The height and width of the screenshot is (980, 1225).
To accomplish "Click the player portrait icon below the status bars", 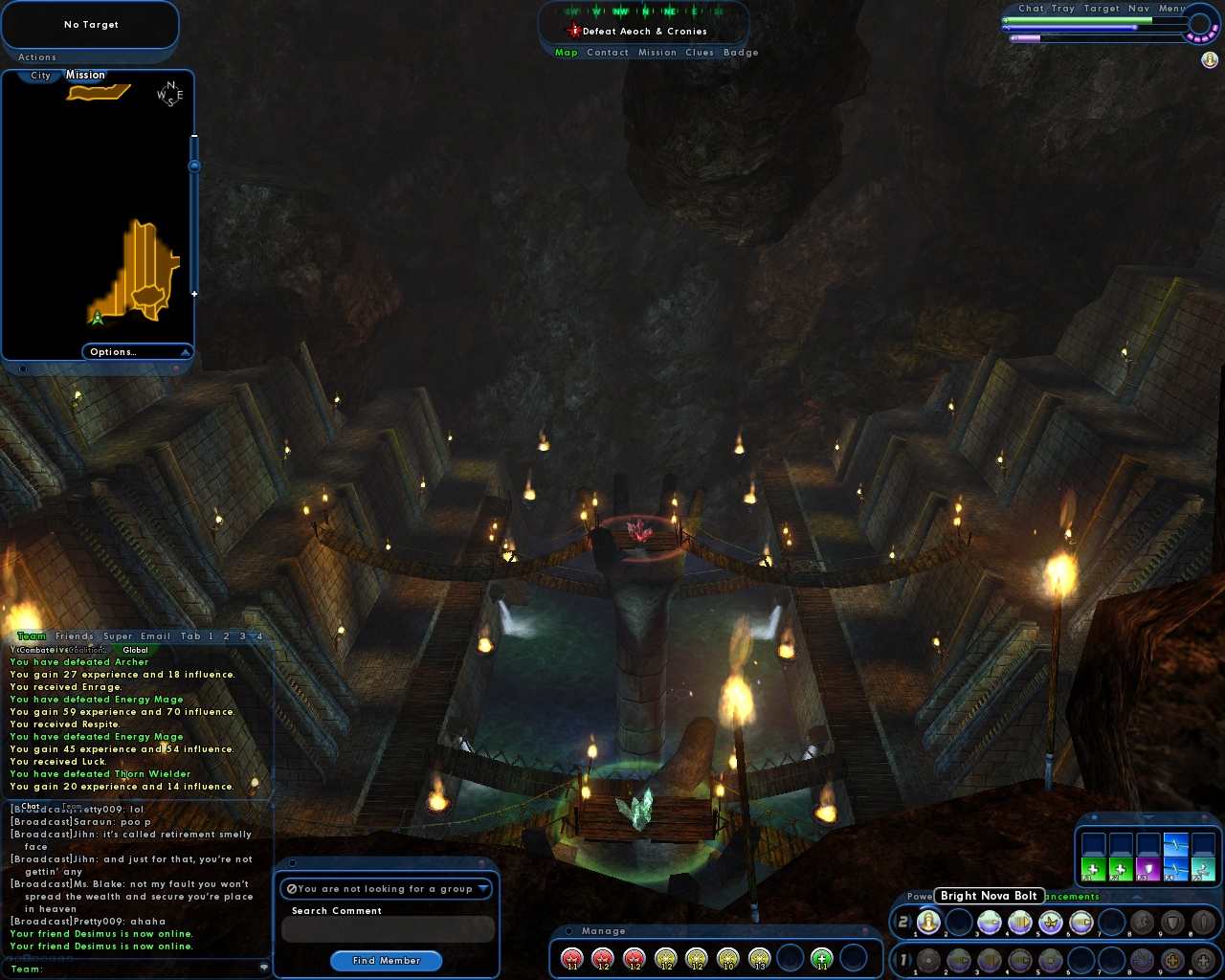I will click(x=1210, y=60).
